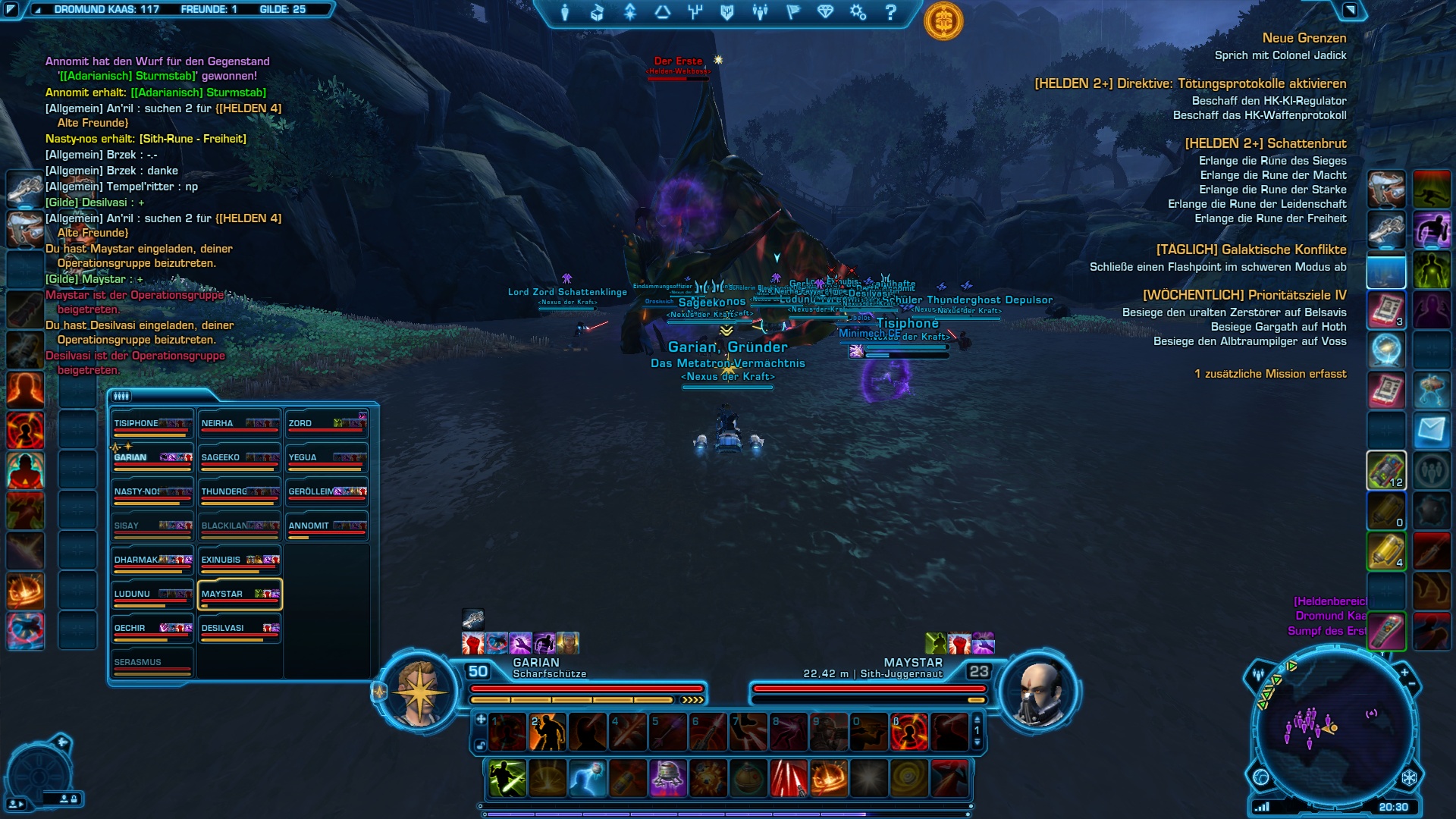The height and width of the screenshot is (819, 1456).
Task: Select Neirha in the operation frame
Action: [240, 425]
